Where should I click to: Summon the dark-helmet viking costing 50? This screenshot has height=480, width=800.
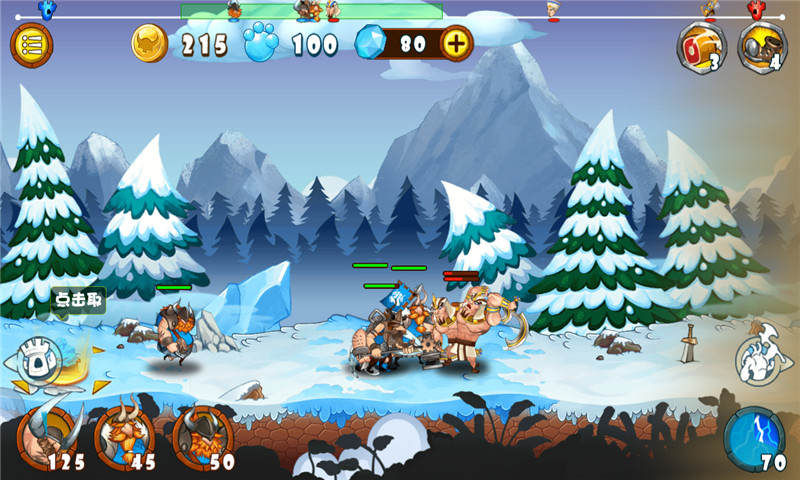[x=203, y=433]
